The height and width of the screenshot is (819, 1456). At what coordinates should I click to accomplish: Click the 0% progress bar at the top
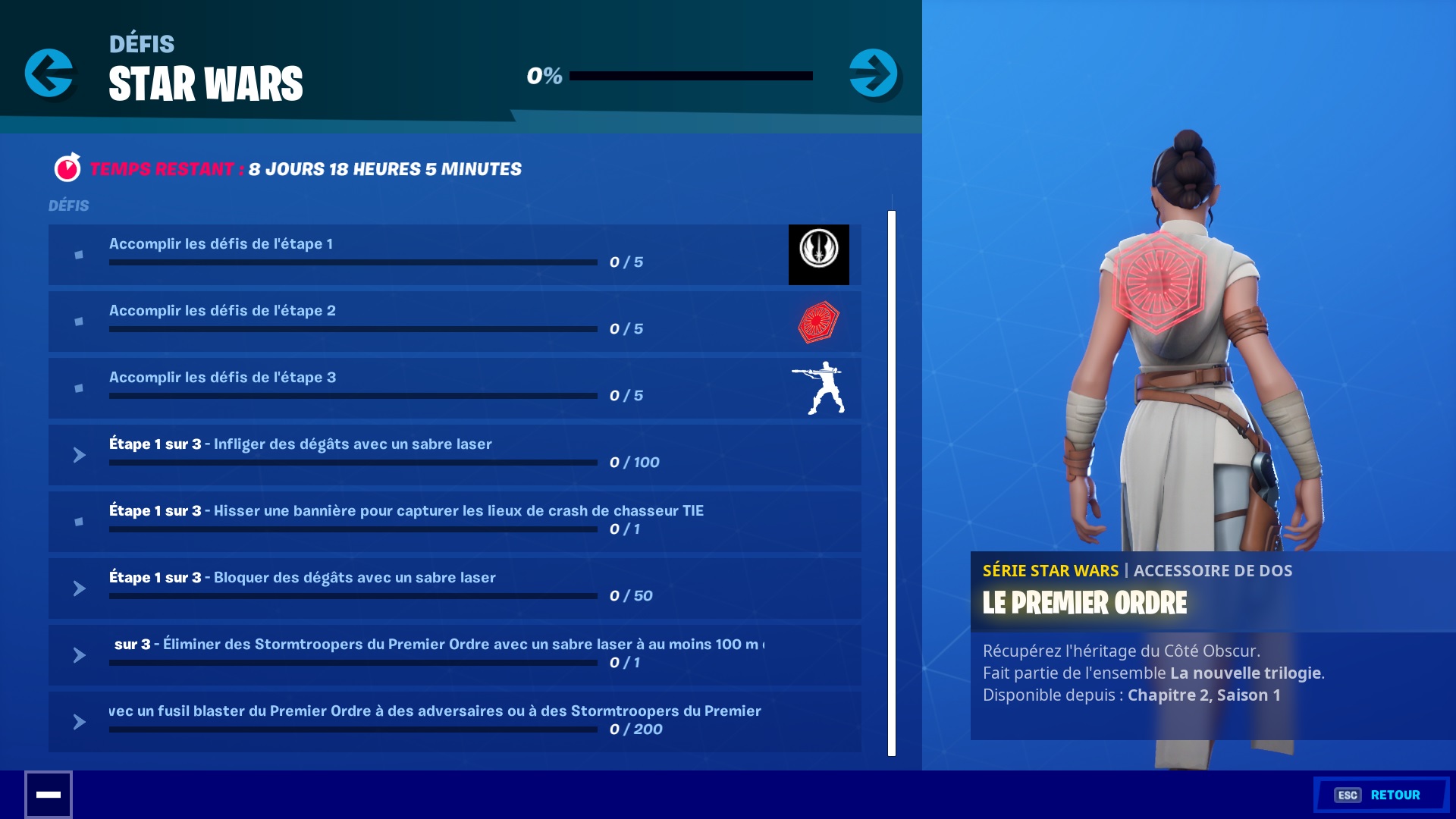(690, 76)
